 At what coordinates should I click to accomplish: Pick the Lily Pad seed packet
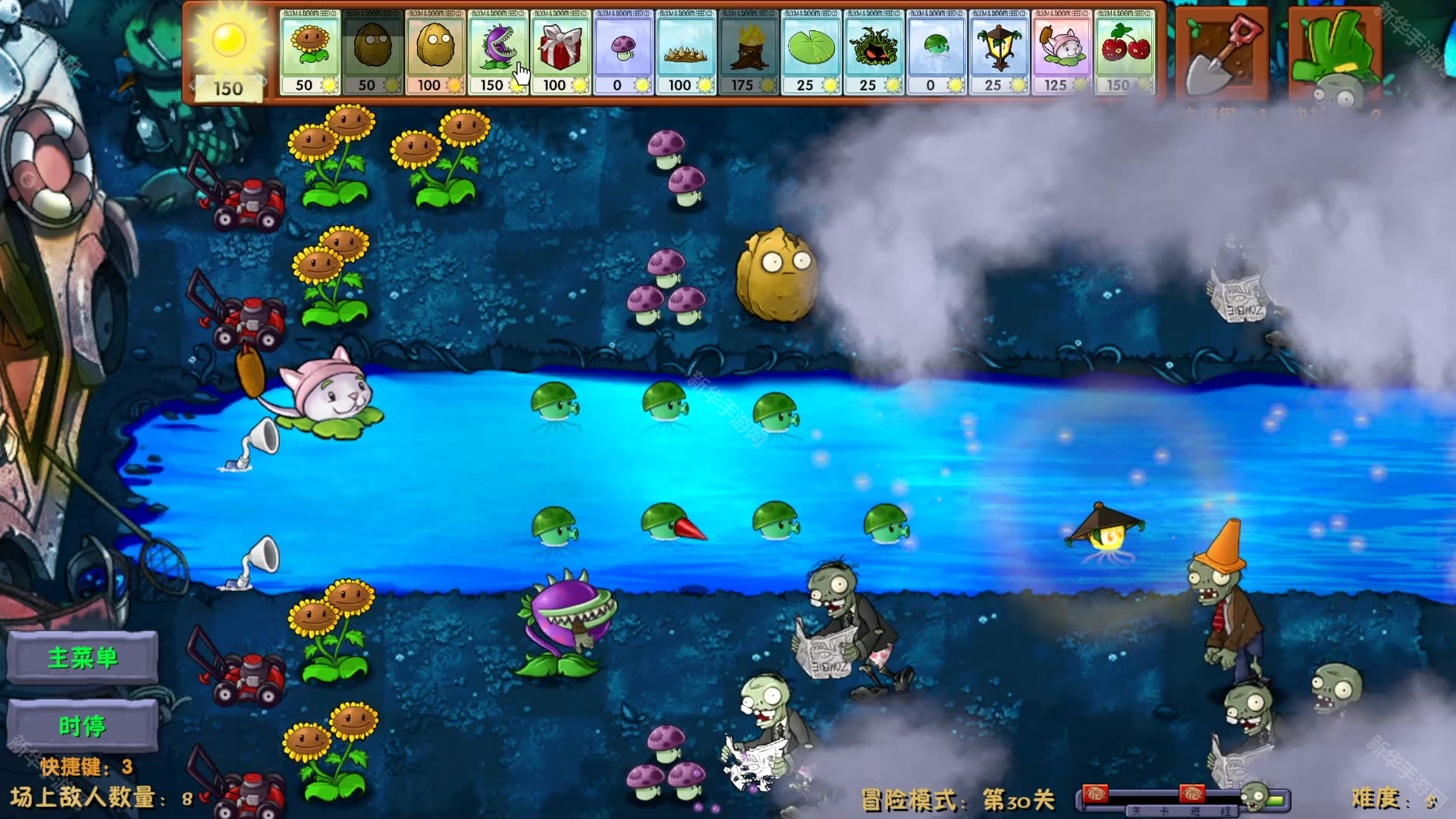811,52
